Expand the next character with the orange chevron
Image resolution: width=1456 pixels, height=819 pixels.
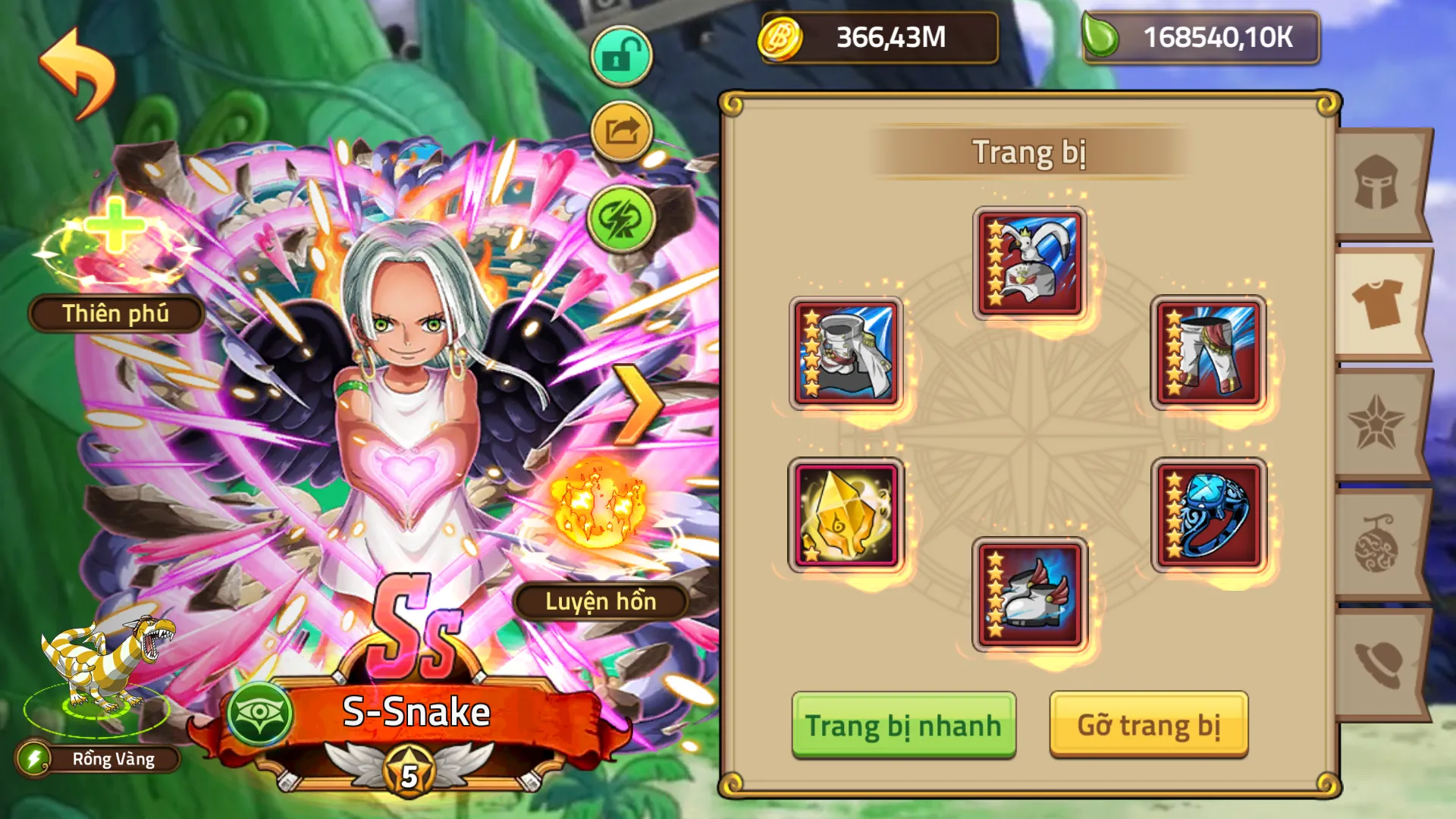tap(638, 406)
